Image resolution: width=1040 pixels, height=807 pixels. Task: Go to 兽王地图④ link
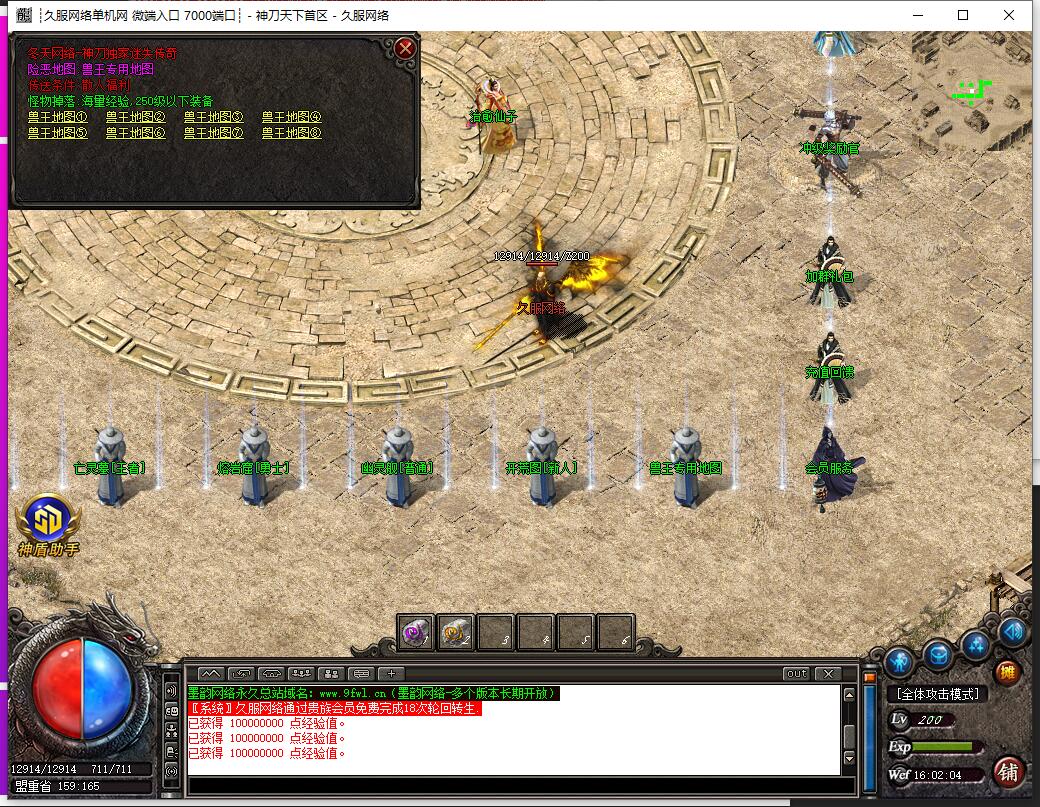coord(291,117)
